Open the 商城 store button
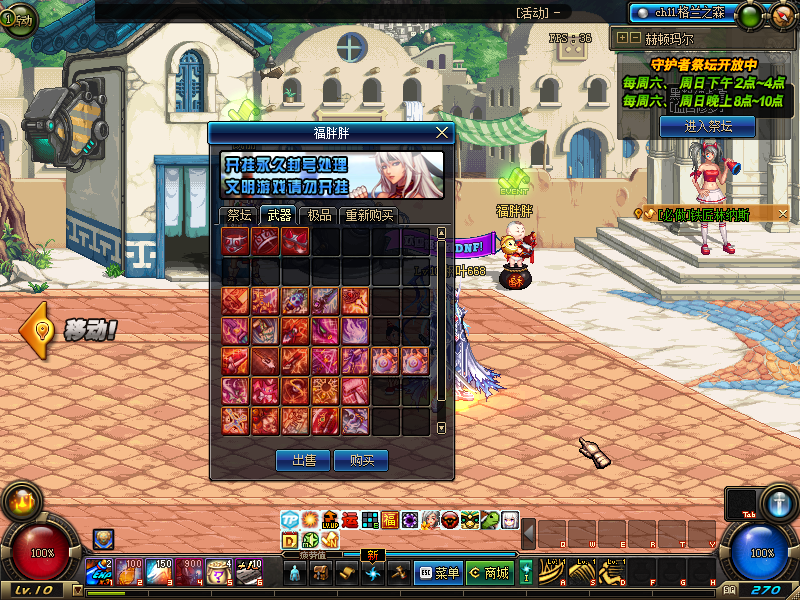 pyautogui.click(x=489, y=573)
